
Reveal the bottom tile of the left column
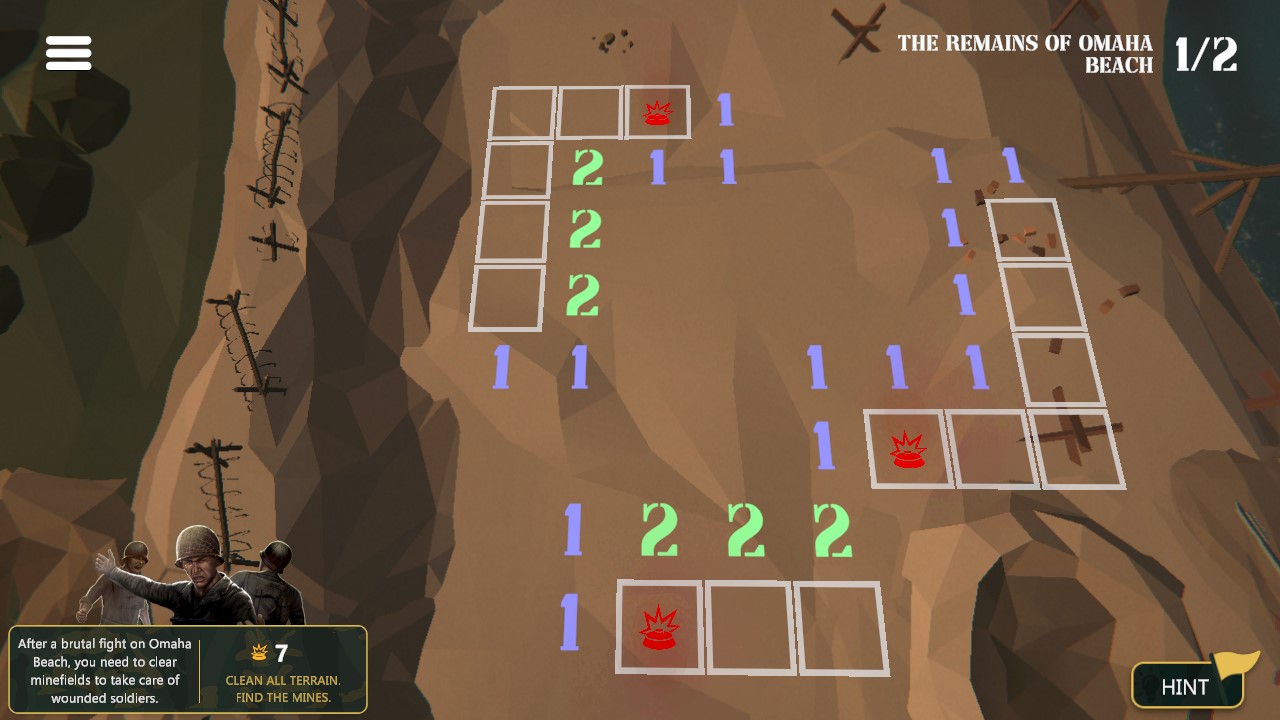(x=508, y=295)
